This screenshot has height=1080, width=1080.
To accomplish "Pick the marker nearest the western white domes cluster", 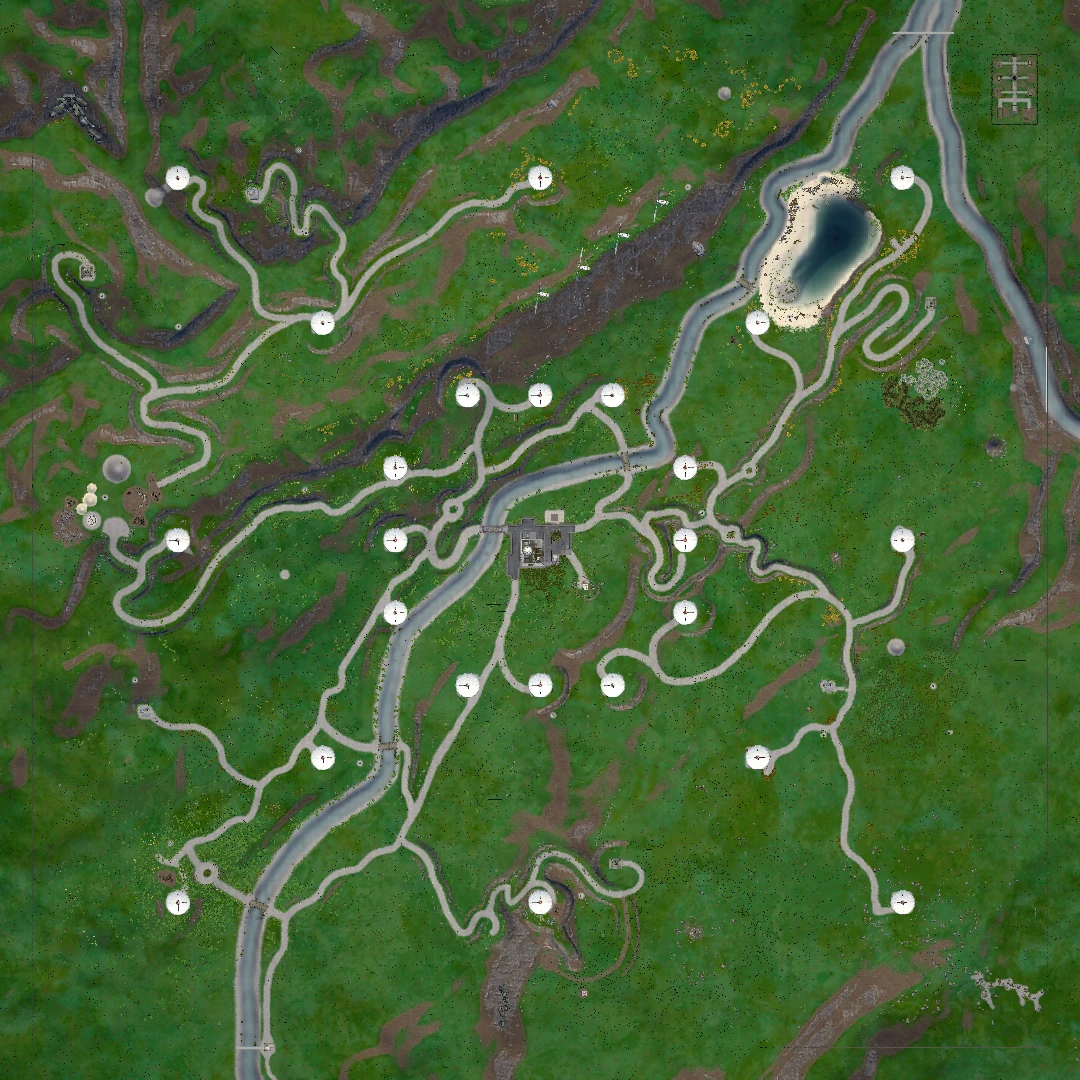I will pos(178,541).
